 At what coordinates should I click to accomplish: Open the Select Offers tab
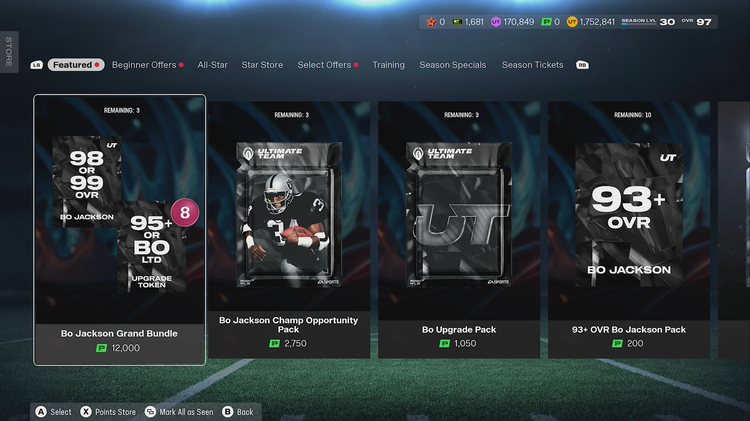click(324, 65)
